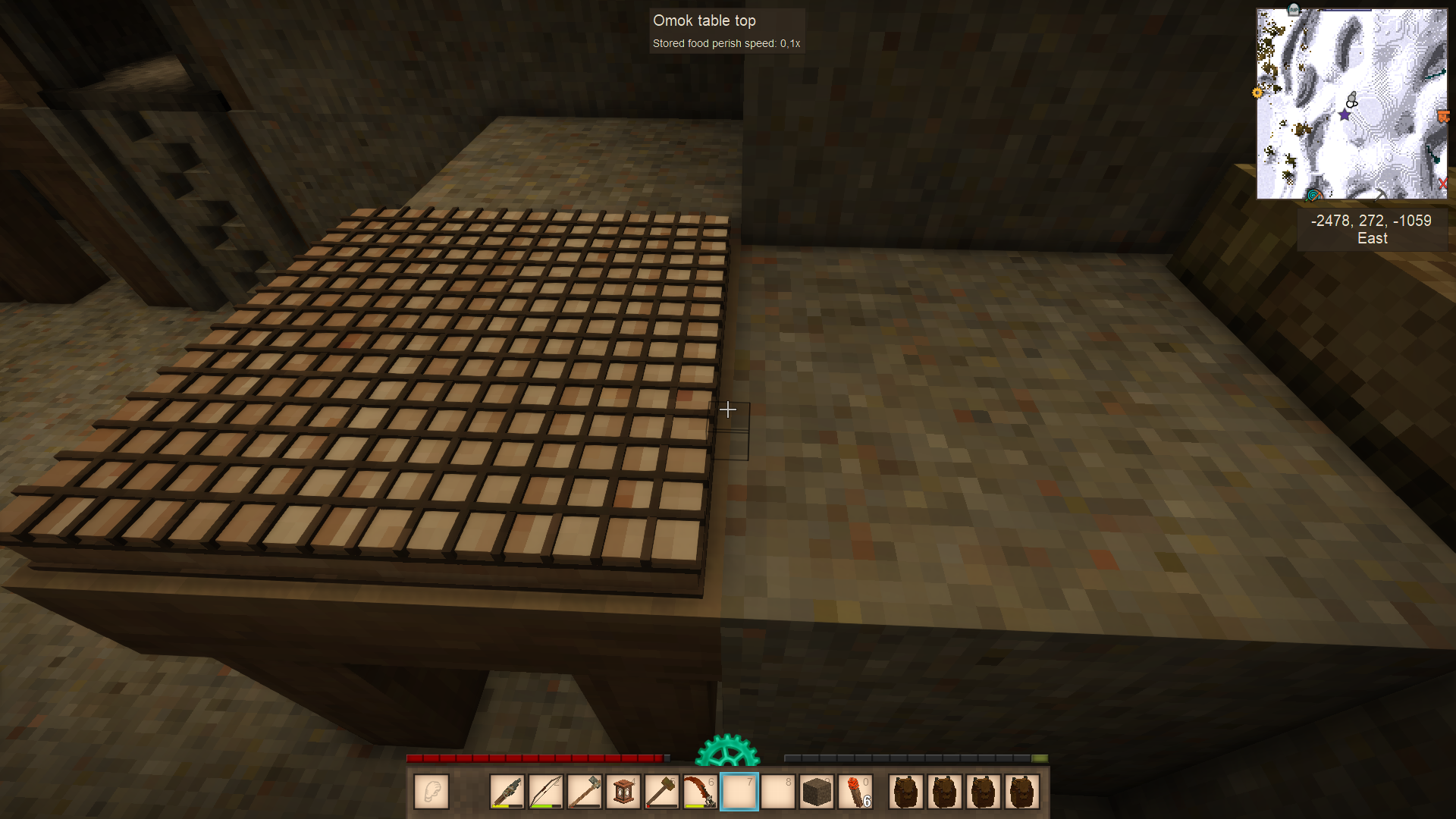Viewport: 1456px width, 819px height.
Task: Click the gear waypoint on the minimap's left edge
Action: [x=1258, y=92]
